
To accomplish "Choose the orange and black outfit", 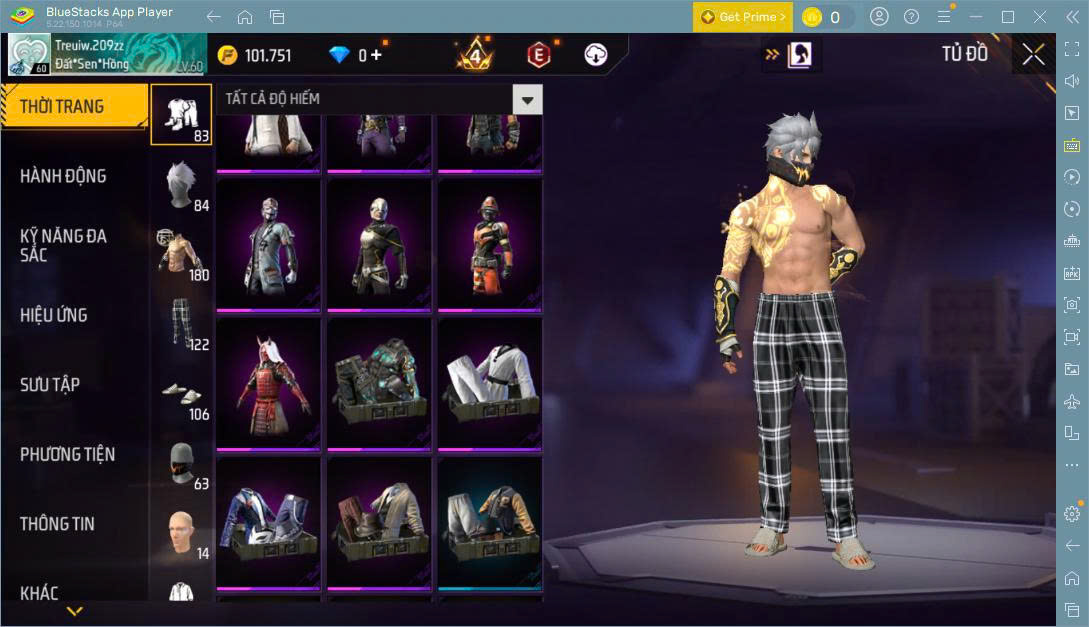I will click(x=489, y=243).
